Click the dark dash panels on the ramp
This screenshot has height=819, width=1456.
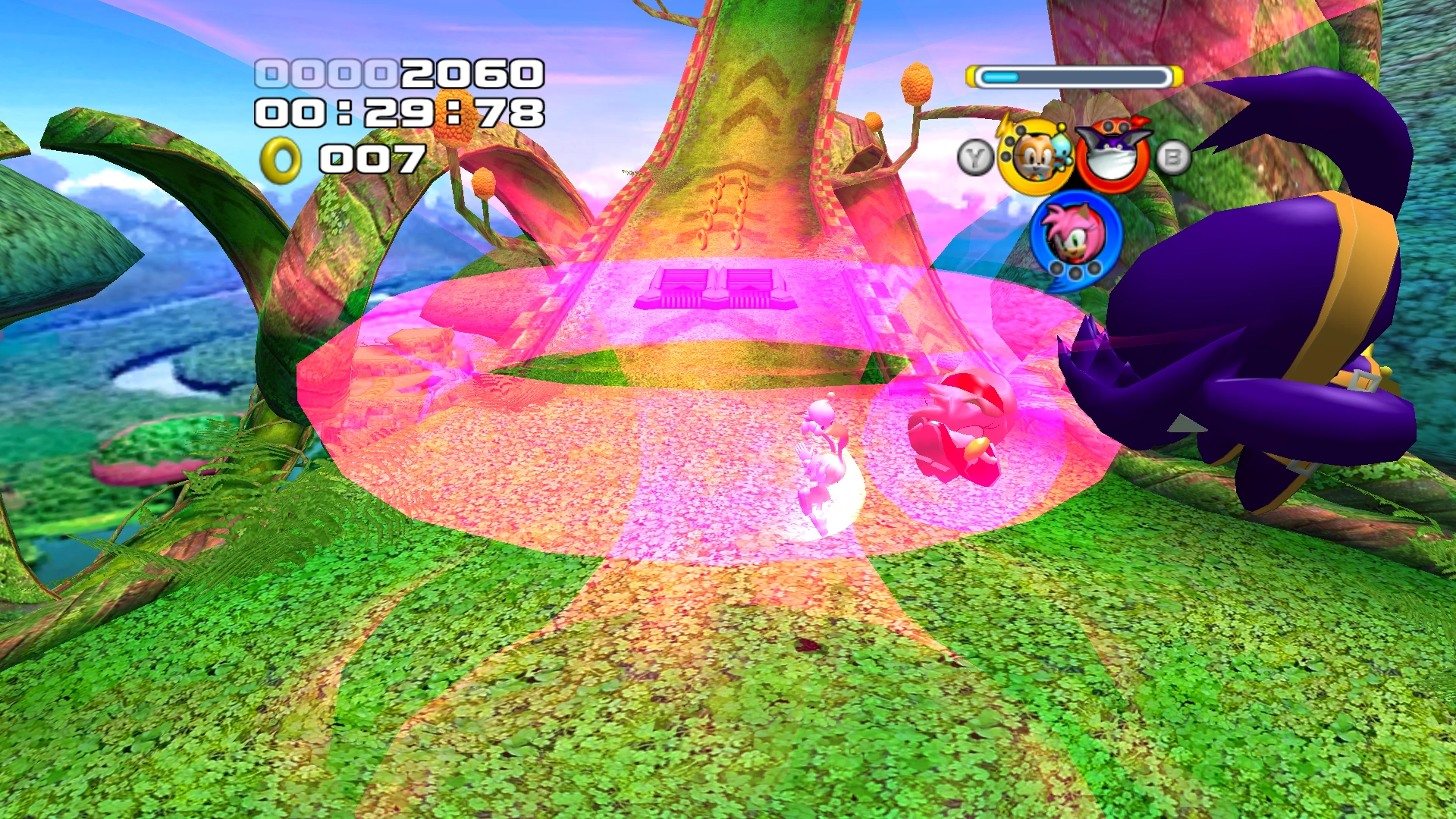[717, 288]
